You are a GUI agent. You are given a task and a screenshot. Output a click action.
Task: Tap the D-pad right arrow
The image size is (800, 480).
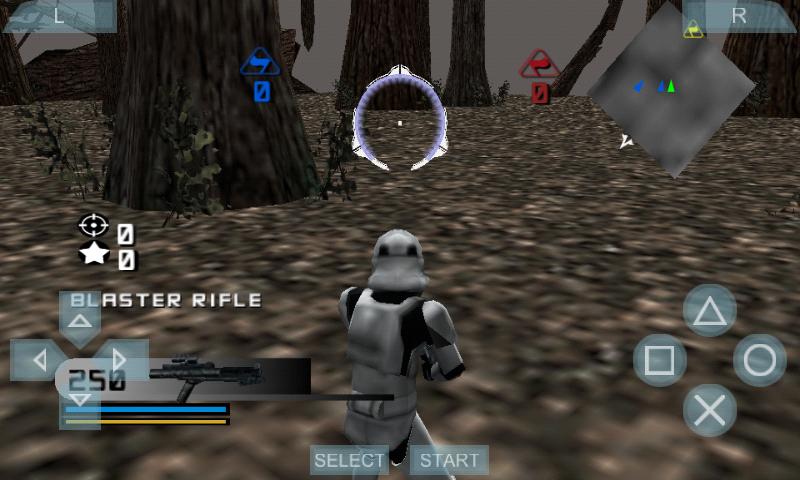click(120, 359)
